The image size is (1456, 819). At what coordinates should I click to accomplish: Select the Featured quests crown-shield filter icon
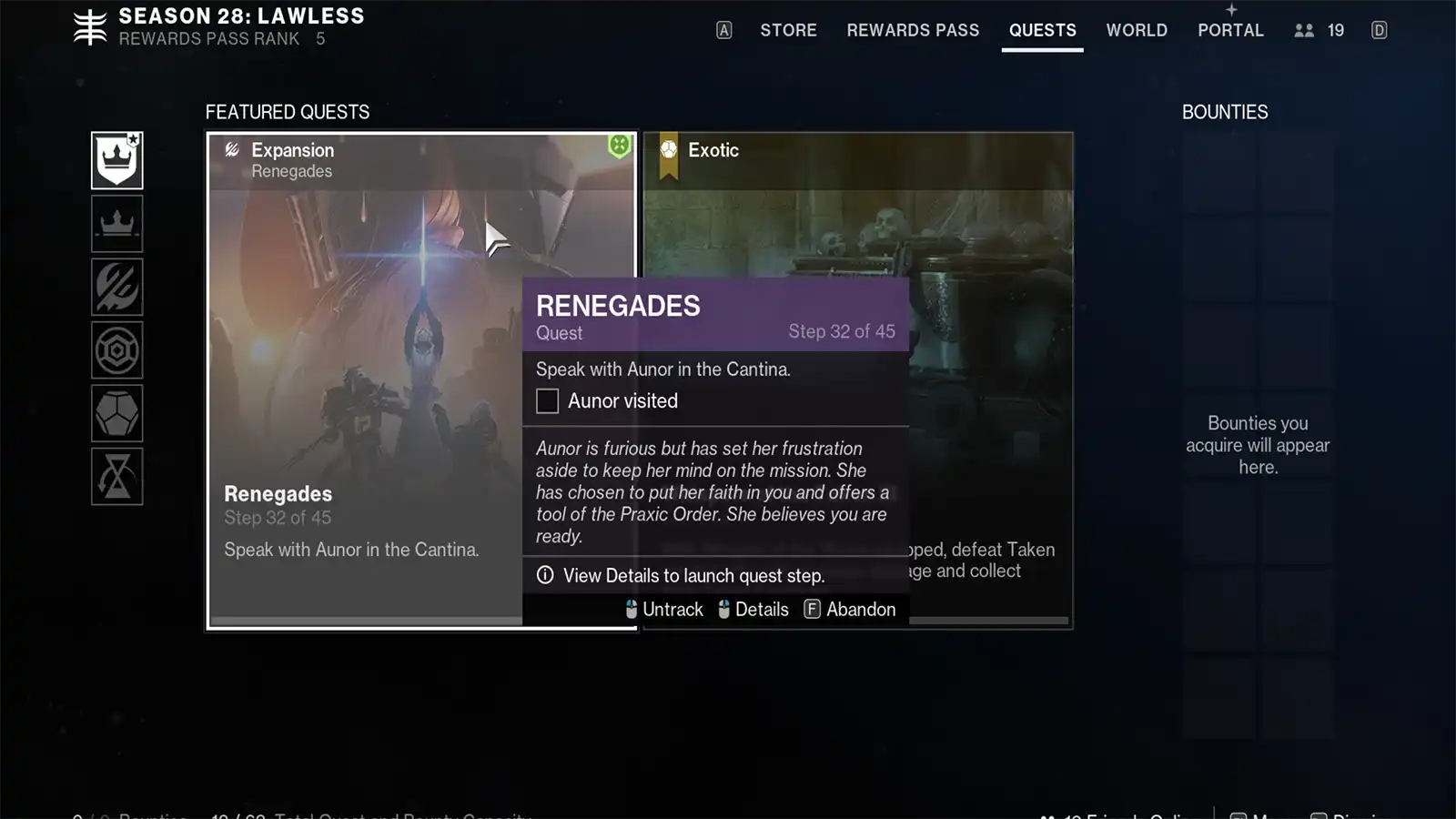116,160
